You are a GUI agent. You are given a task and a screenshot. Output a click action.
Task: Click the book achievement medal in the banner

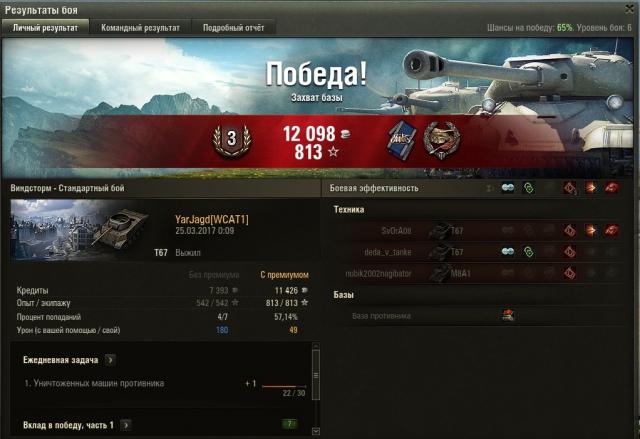point(400,139)
